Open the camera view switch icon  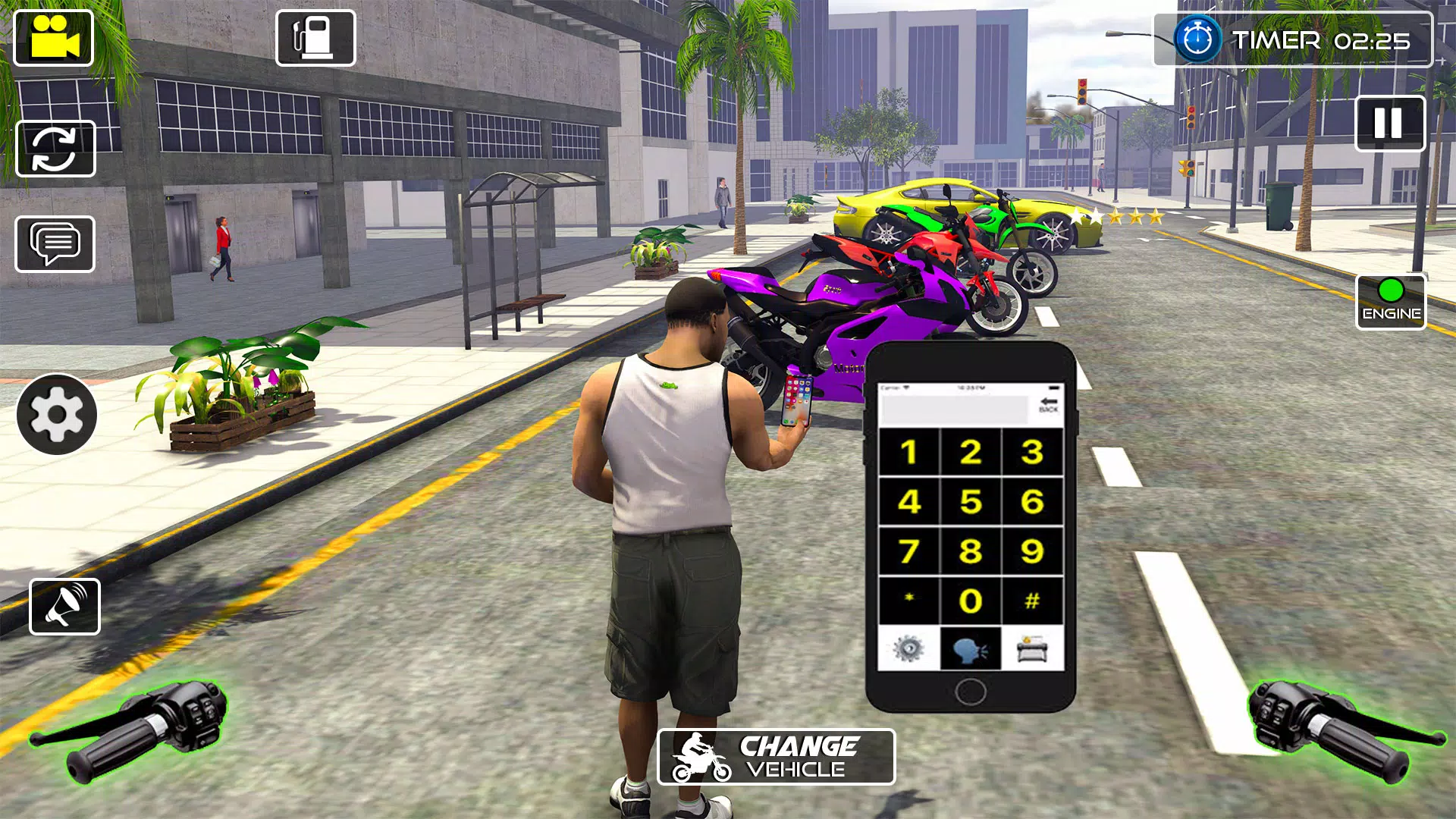pyautogui.click(x=56, y=149)
